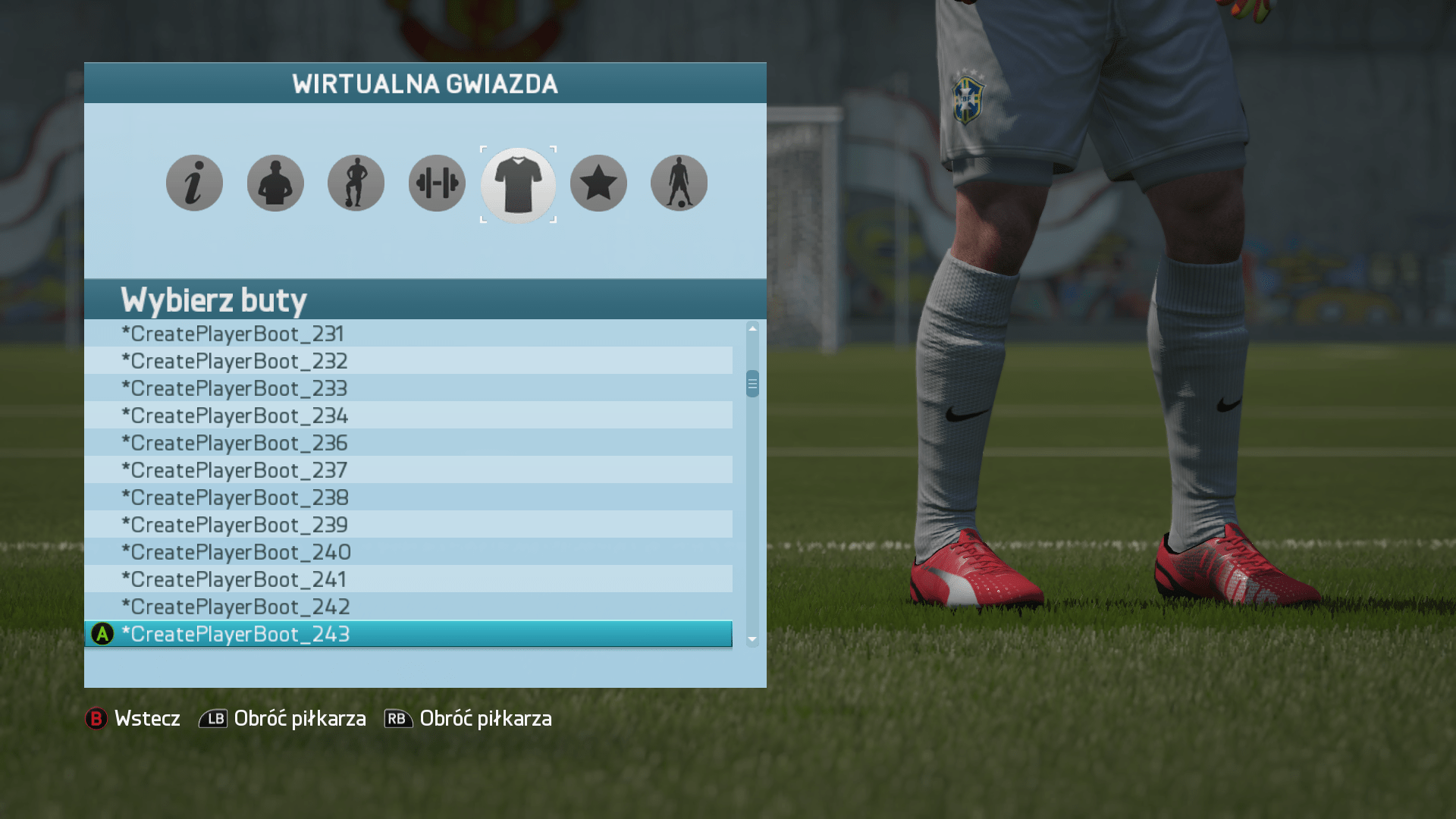Choose CreatePlayerBoot_239 entry

pyautogui.click(x=408, y=525)
